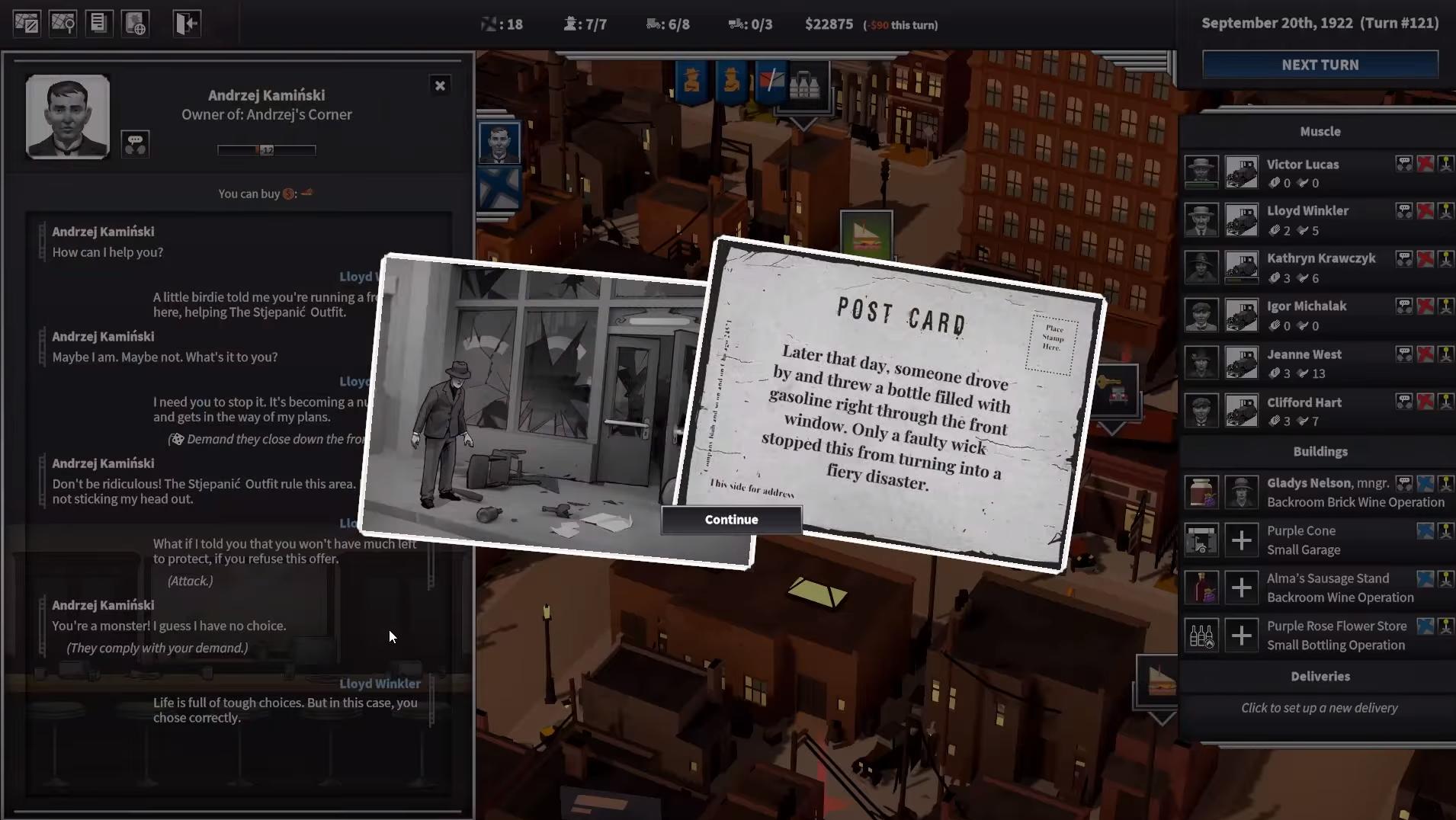Image resolution: width=1456 pixels, height=820 pixels.
Task: End the turn with NEXT TURN
Action: tap(1320, 65)
